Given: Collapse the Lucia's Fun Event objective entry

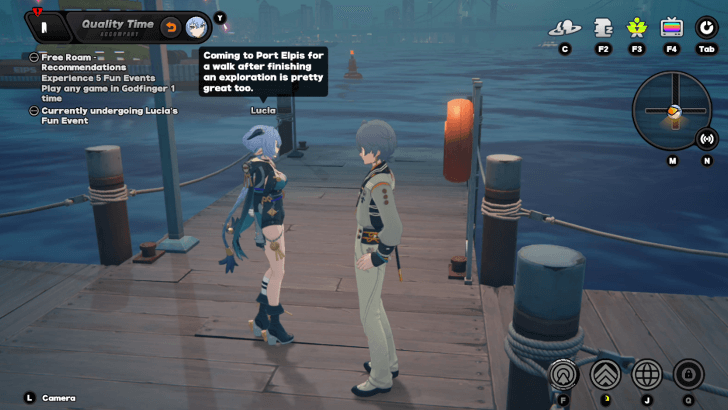Looking at the screenshot, I should click(34, 111).
